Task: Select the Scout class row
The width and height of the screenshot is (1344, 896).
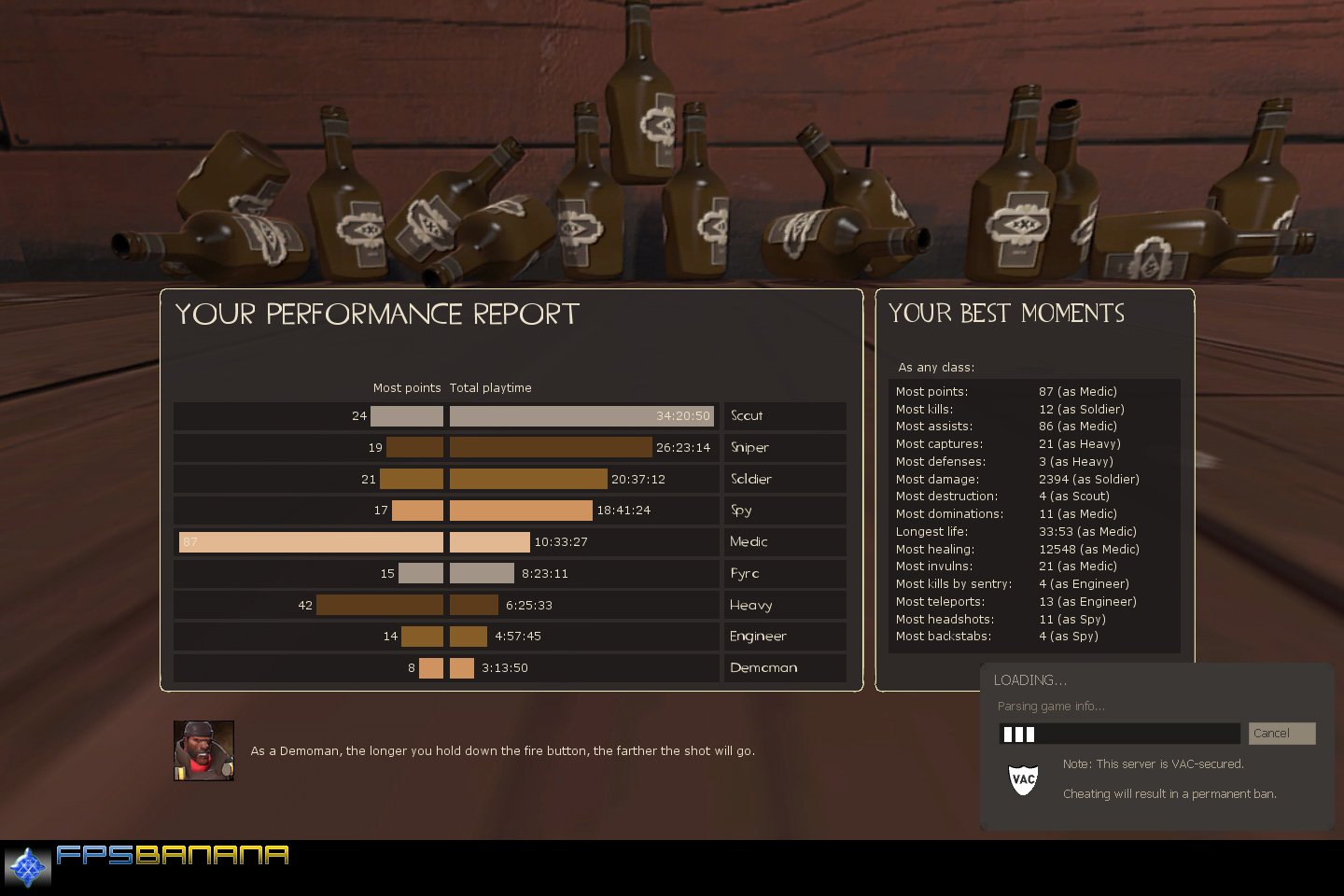Action: [x=784, y=415]
